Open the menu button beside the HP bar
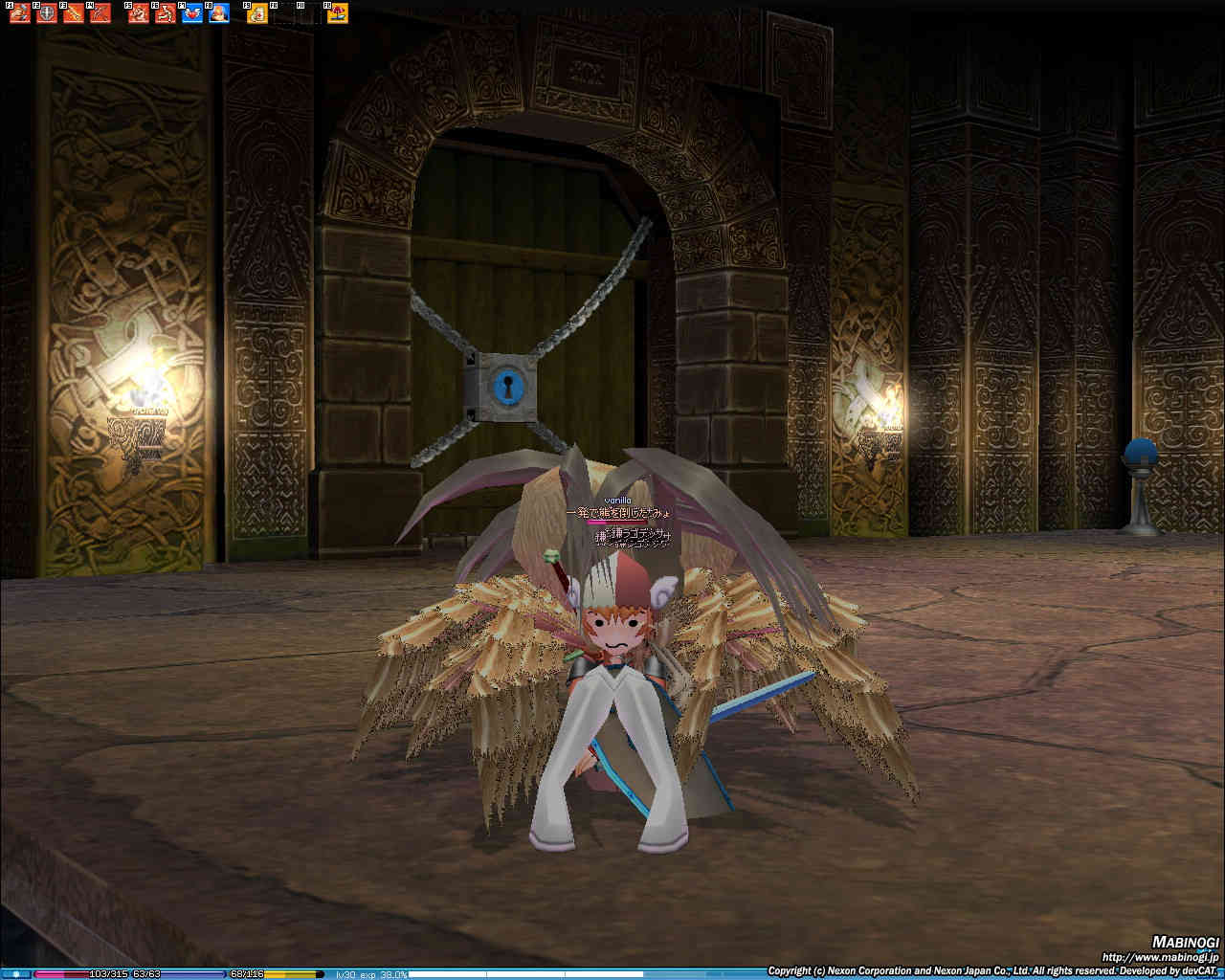1225x980 pixels. click(x=16, y=974)
